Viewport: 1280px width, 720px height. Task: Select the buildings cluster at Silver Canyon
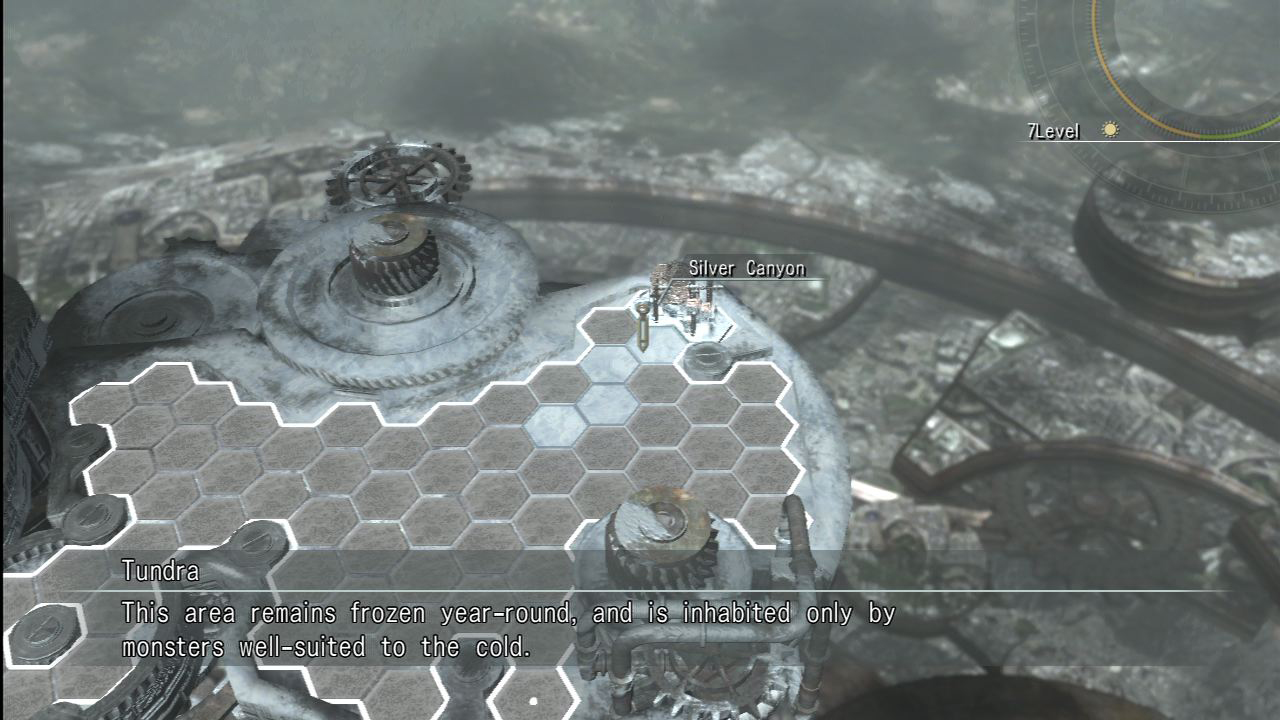(x=690, y=290)
